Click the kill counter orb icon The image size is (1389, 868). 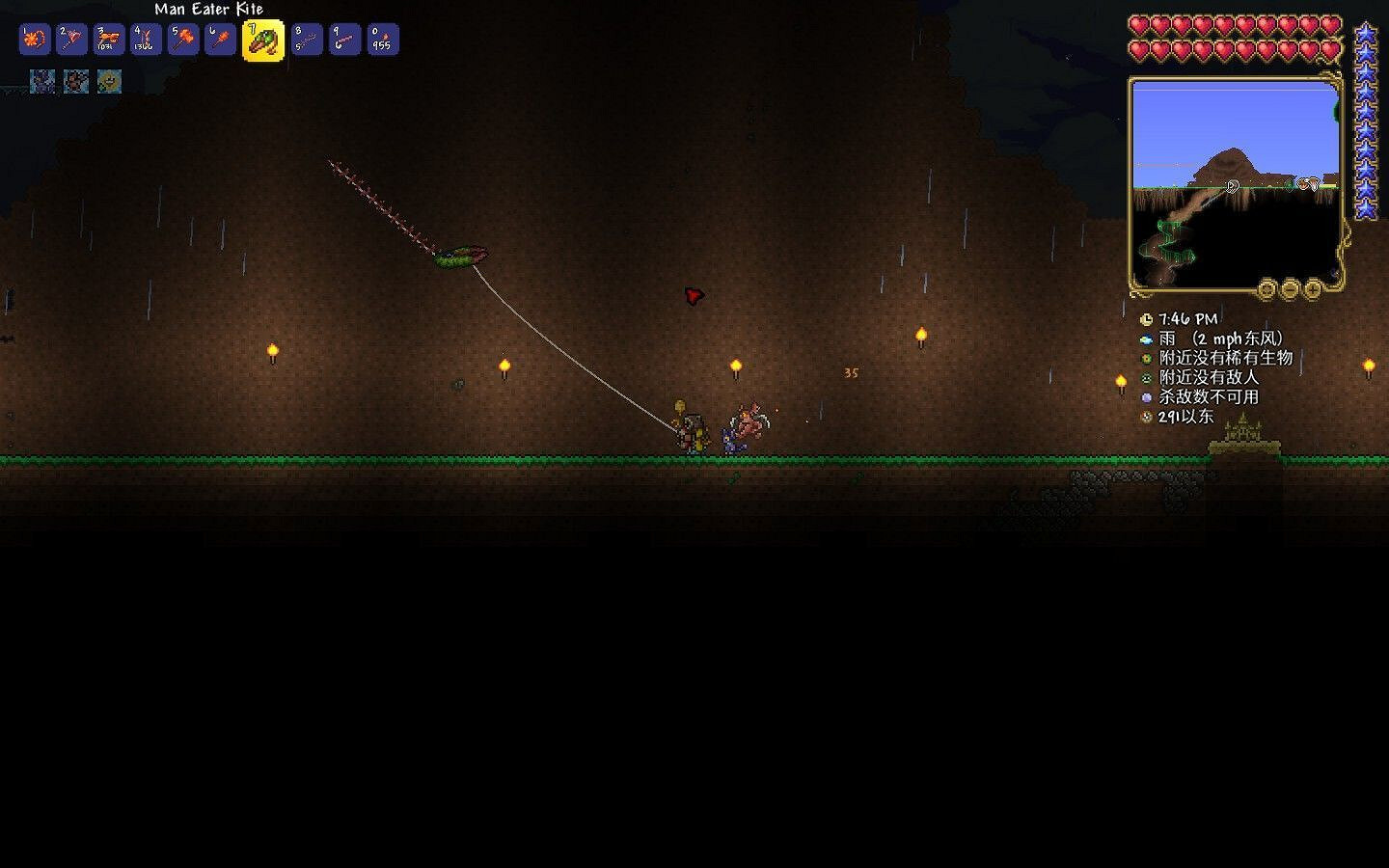pyautogui.click(x=1146, y=396)
